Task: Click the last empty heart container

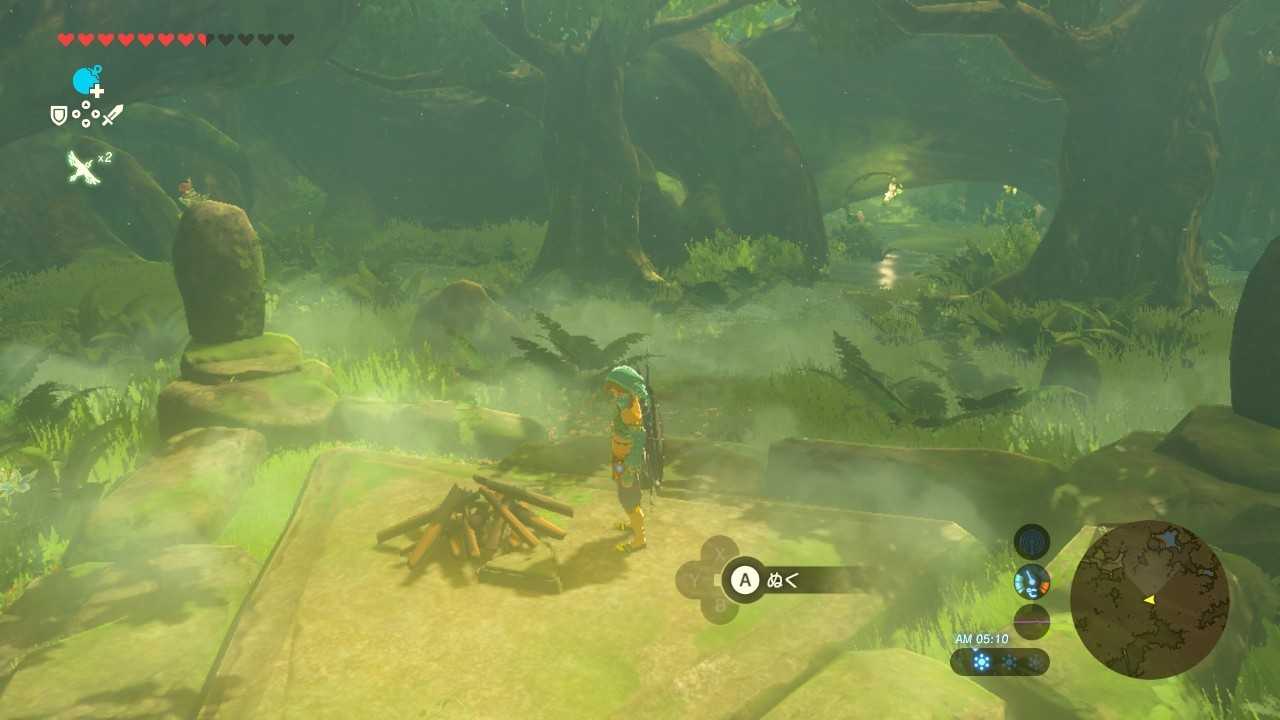Action: pyautogui.click(x=288, y=38)
